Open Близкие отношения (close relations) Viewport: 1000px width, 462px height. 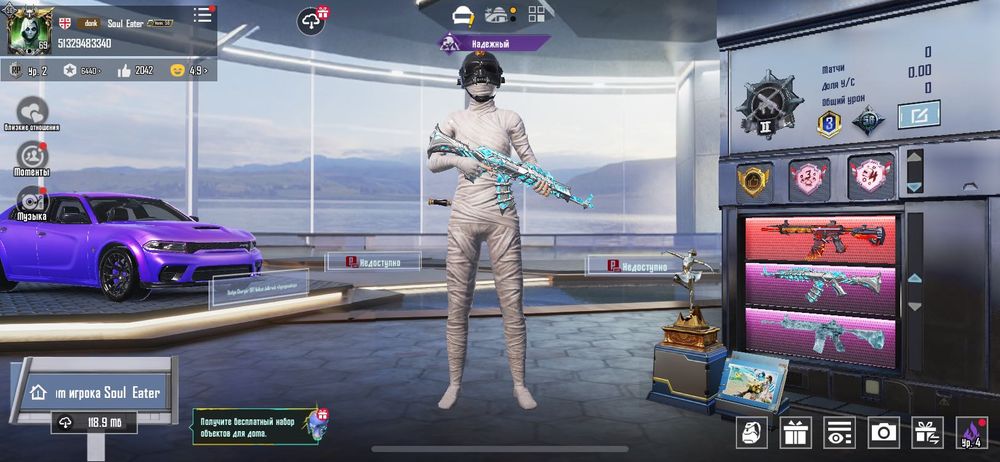point(32,112)
